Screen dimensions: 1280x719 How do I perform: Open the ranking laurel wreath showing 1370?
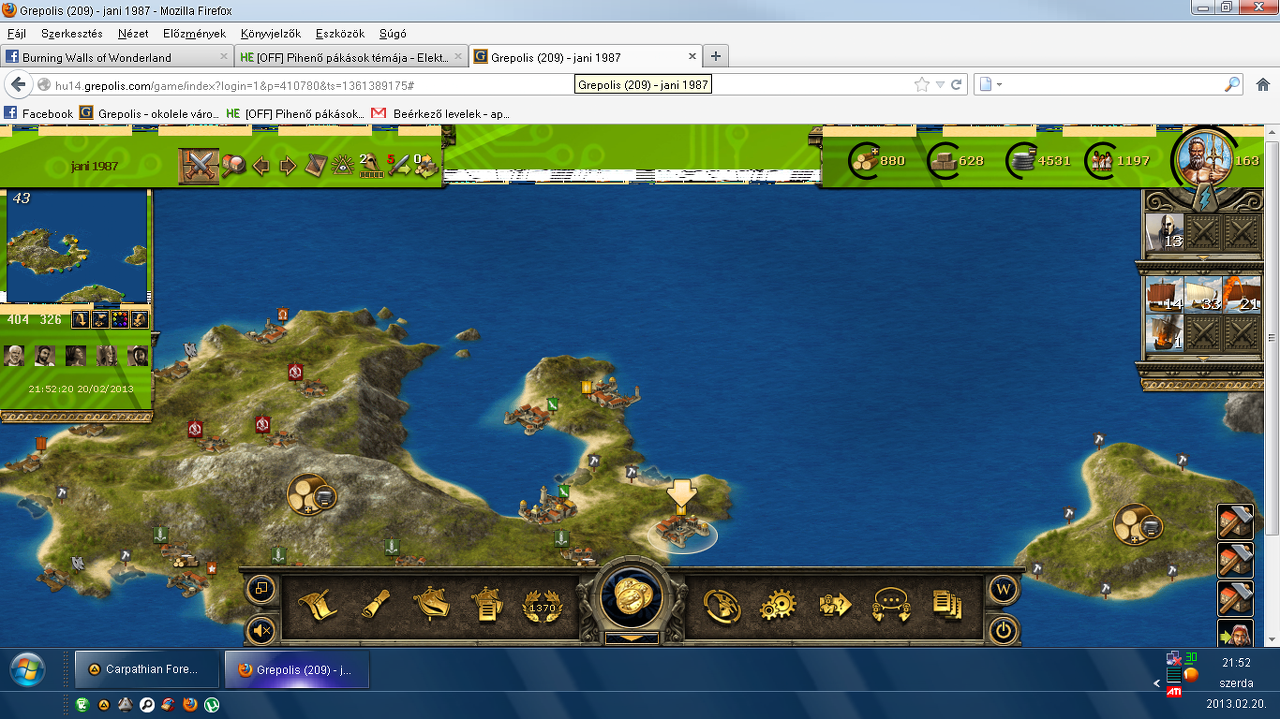coord(541,605)
